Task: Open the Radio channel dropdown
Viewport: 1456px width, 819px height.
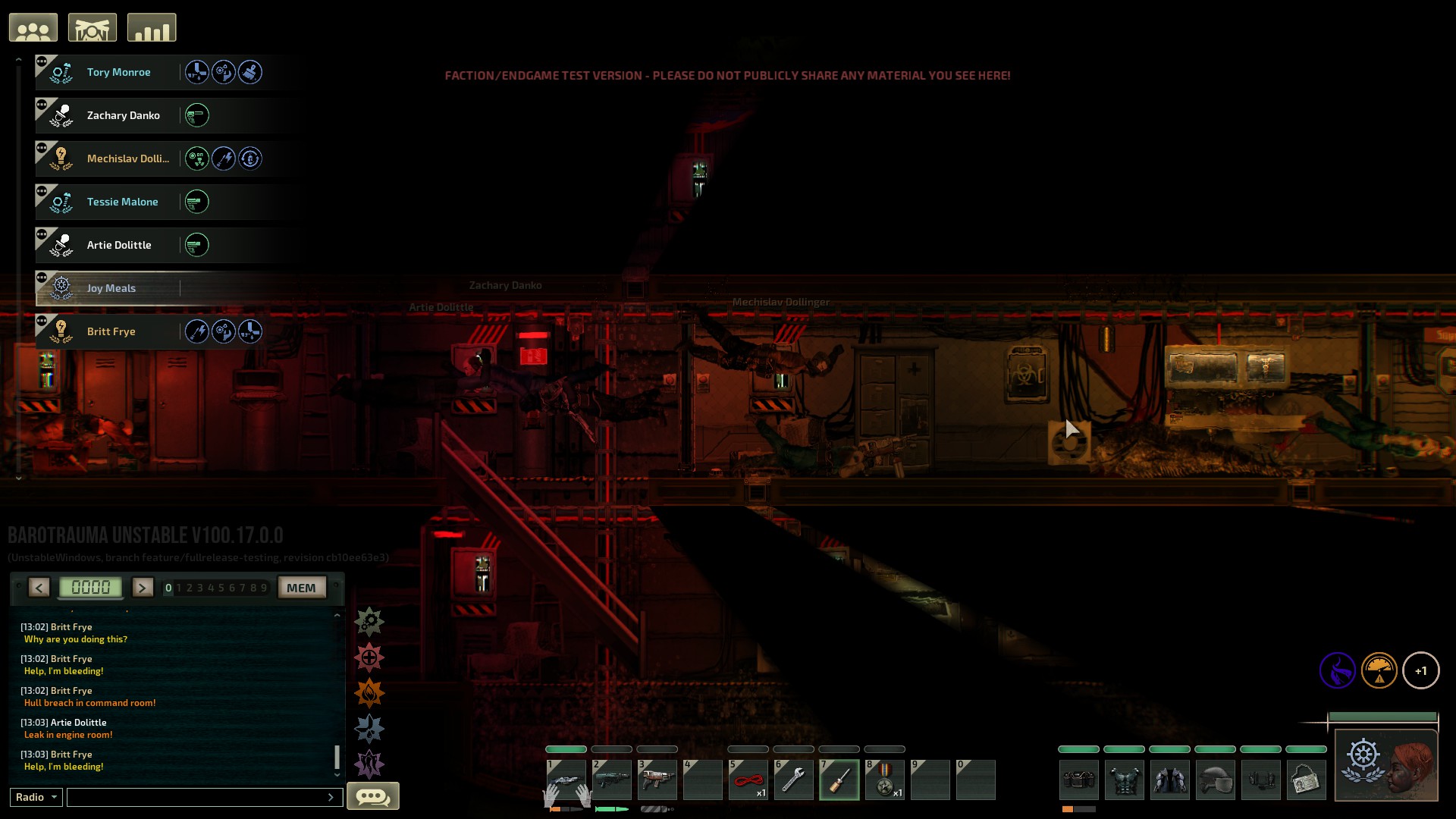Action: (35, 797)
